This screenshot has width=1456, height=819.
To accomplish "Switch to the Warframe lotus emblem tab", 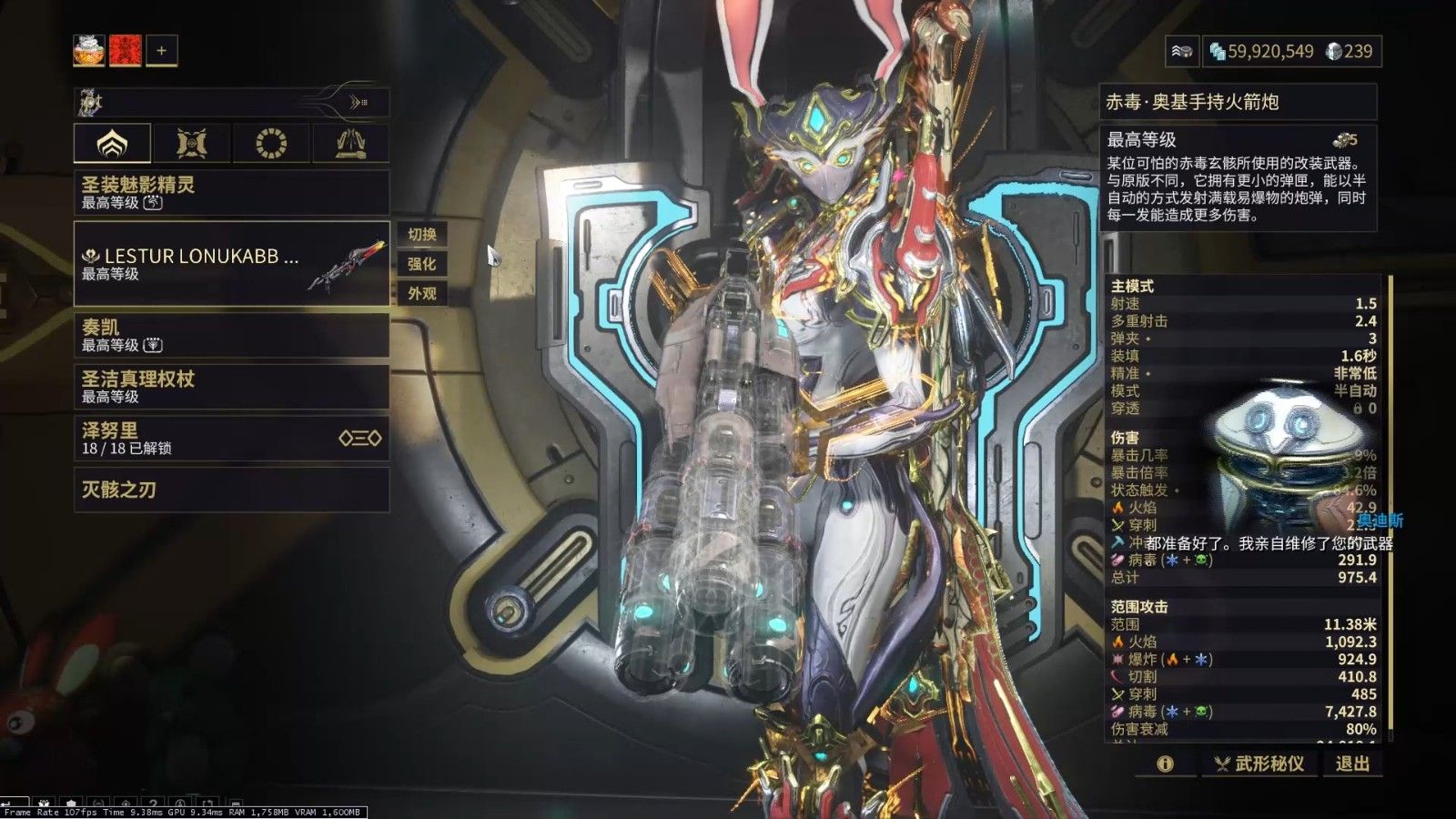I will tap(112, 143).
